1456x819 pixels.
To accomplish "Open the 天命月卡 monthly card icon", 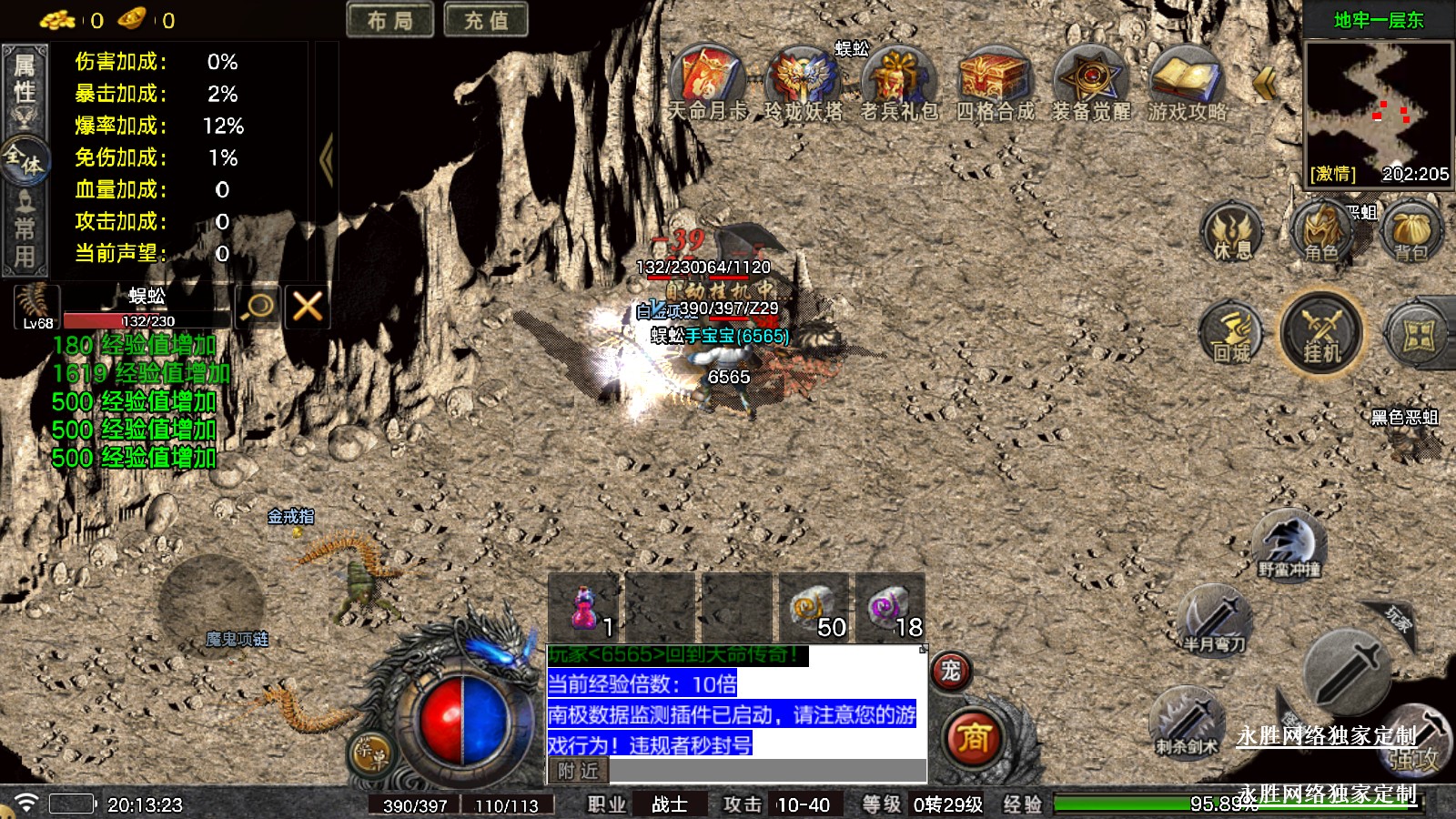I will coord(707,77).
